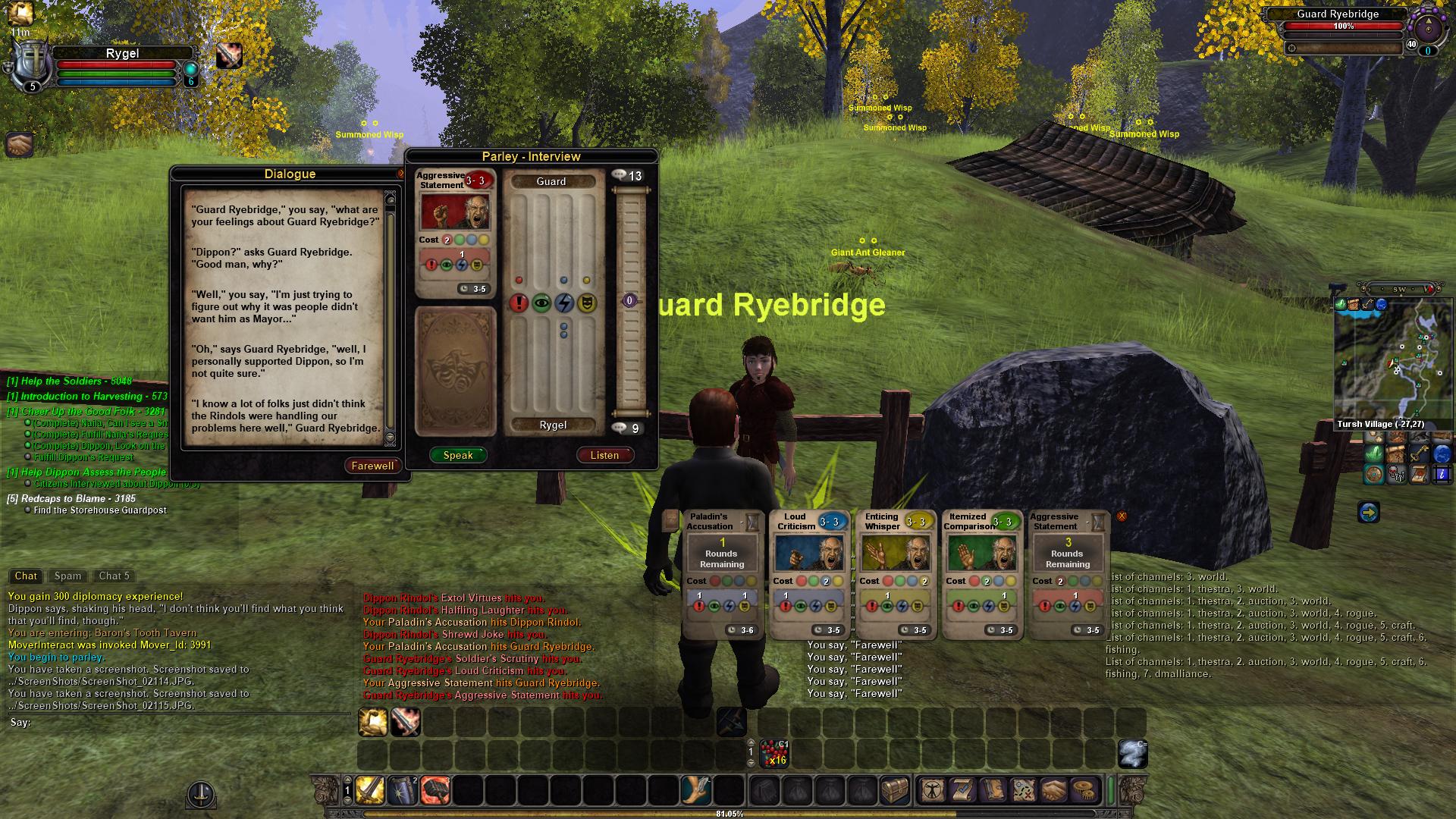Choose the red Listen button

point(604,455)
